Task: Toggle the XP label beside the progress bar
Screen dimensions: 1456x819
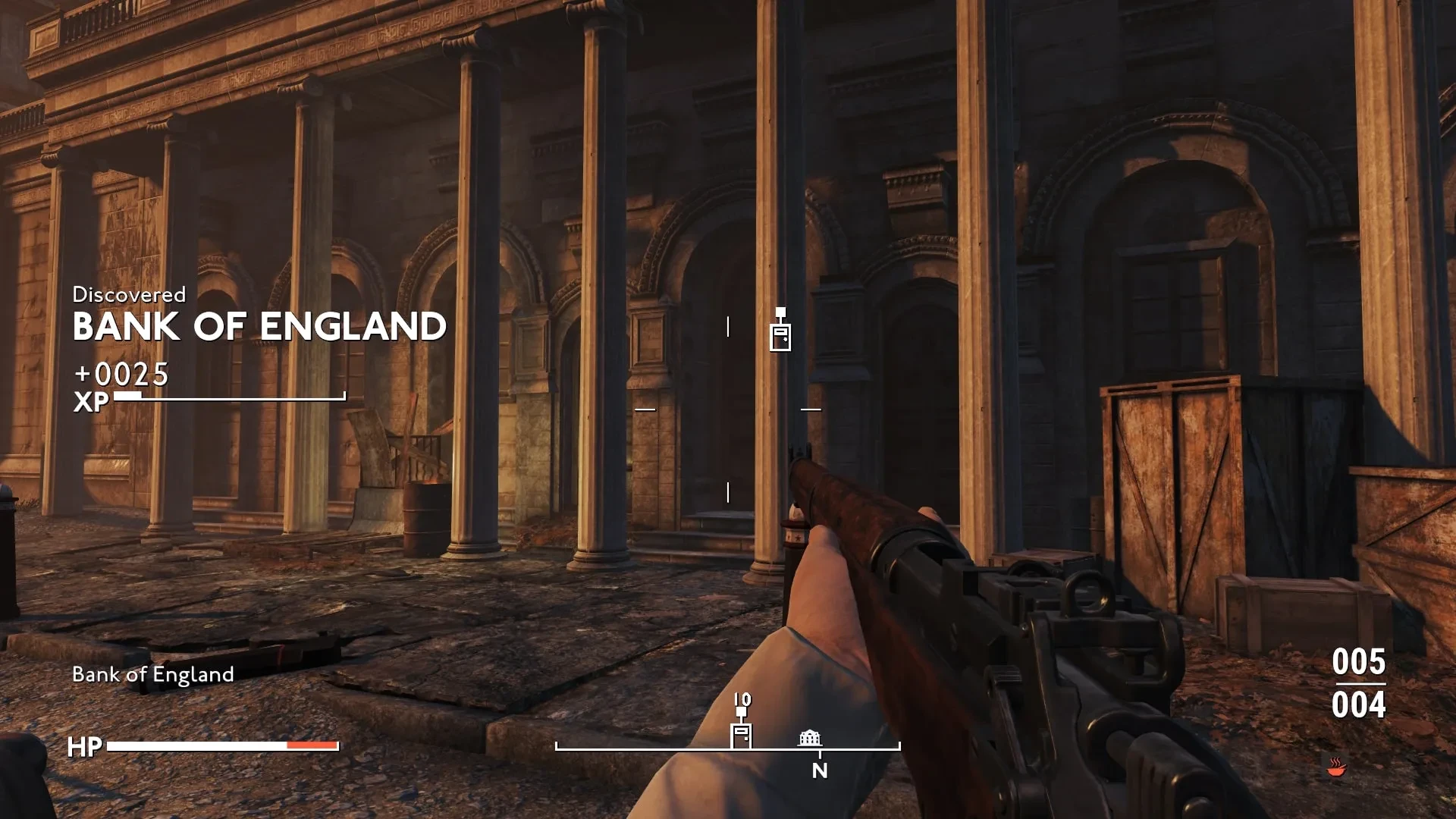Action: pyautogui.click(x=91, y=403)
